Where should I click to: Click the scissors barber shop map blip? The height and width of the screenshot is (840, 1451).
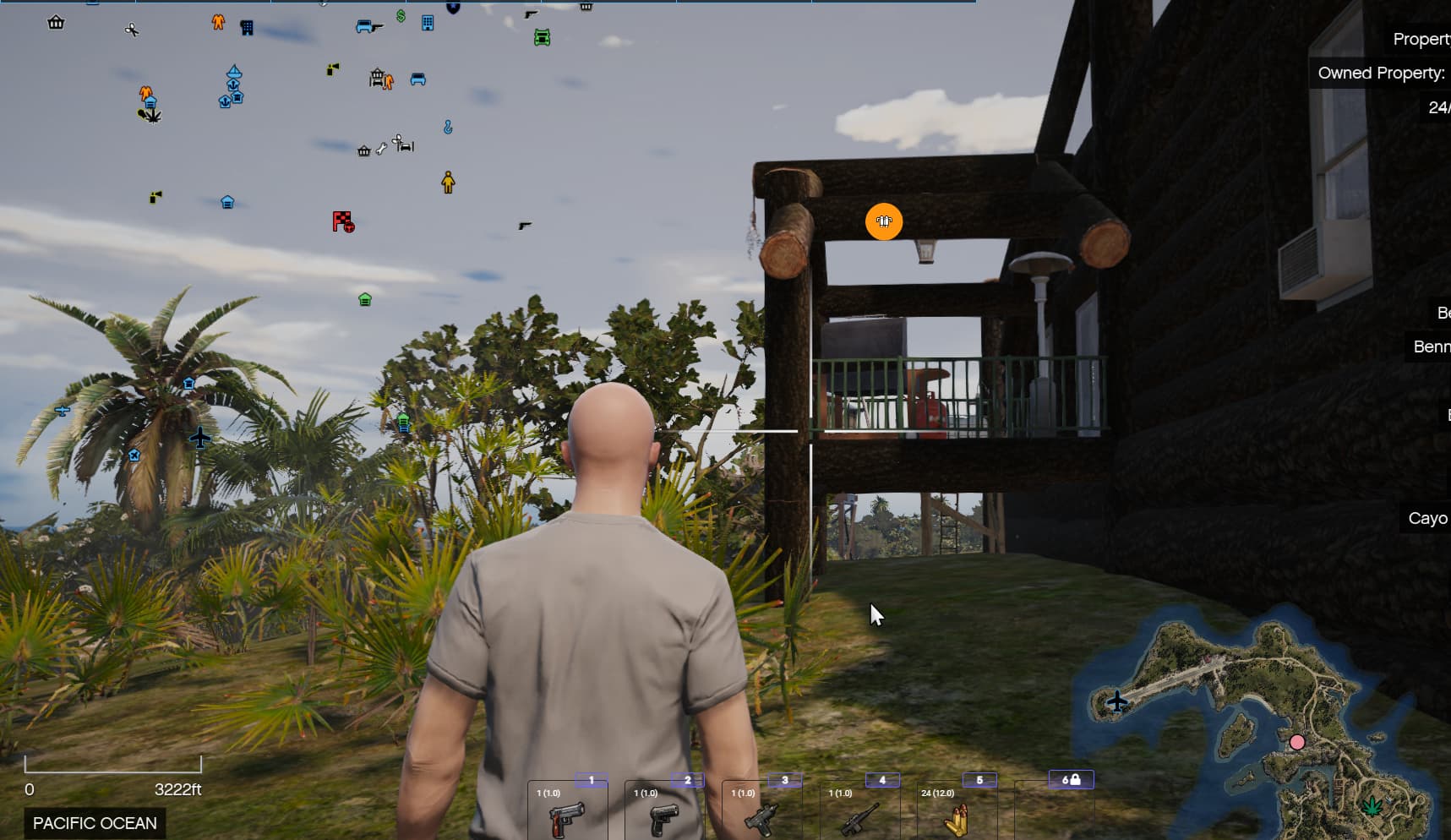coord(132,30)
